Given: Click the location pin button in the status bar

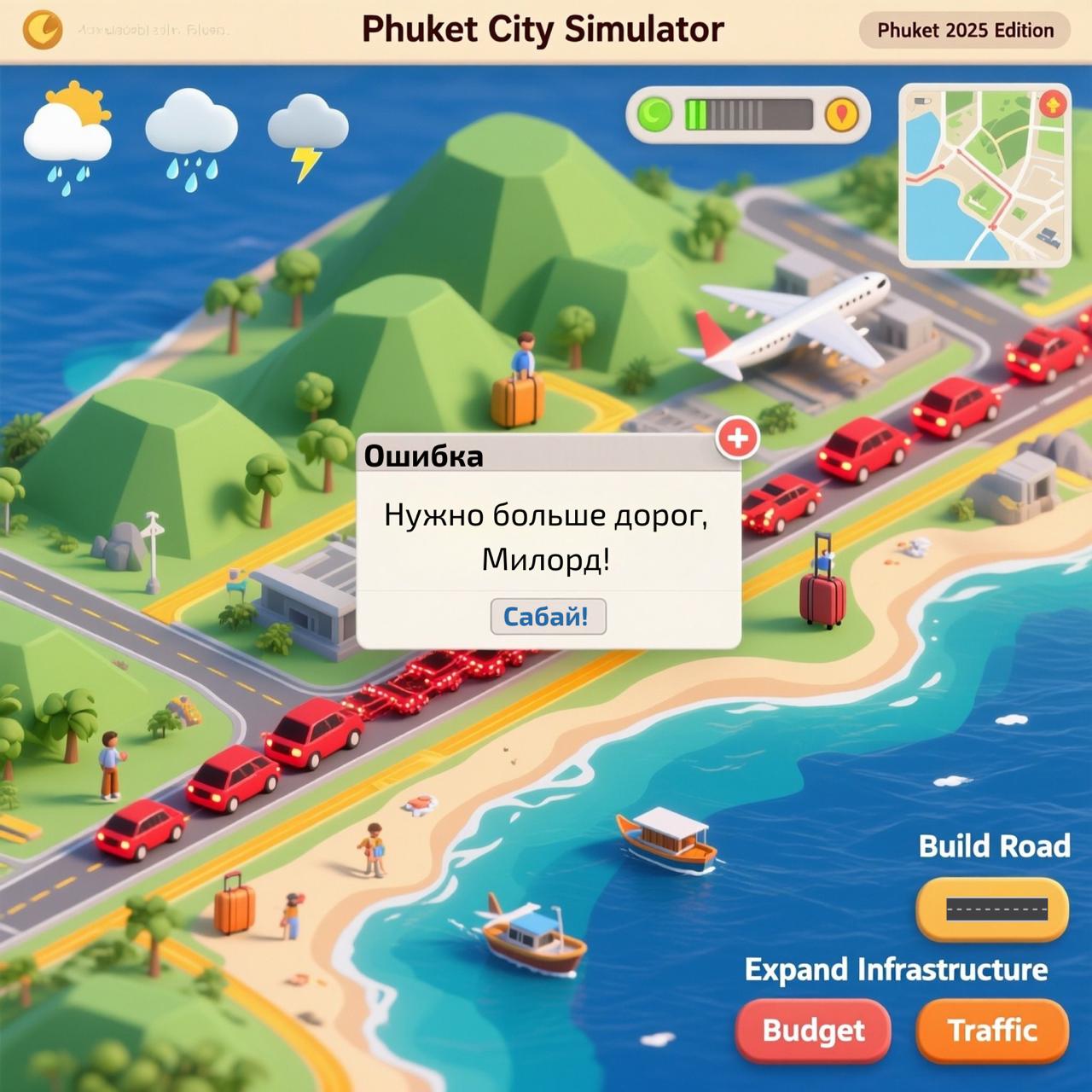Looking at the screenshot, I should (x=841, y=114).
